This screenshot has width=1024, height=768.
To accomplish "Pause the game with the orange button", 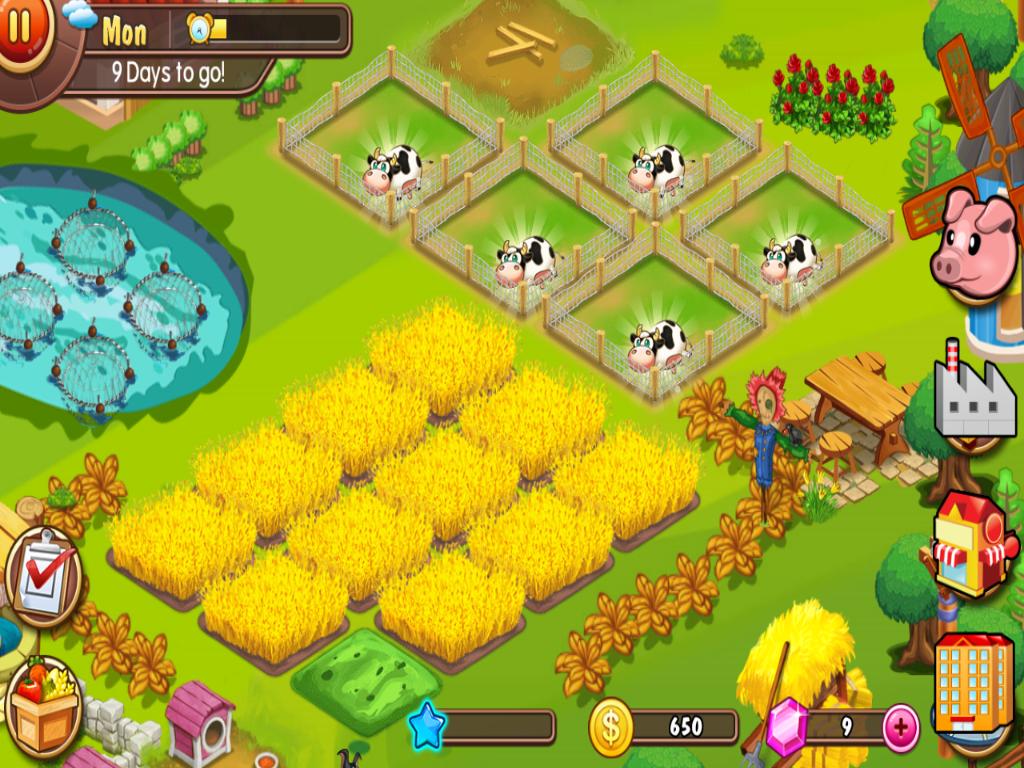I will pyautogui.click(x=20, y=28).
